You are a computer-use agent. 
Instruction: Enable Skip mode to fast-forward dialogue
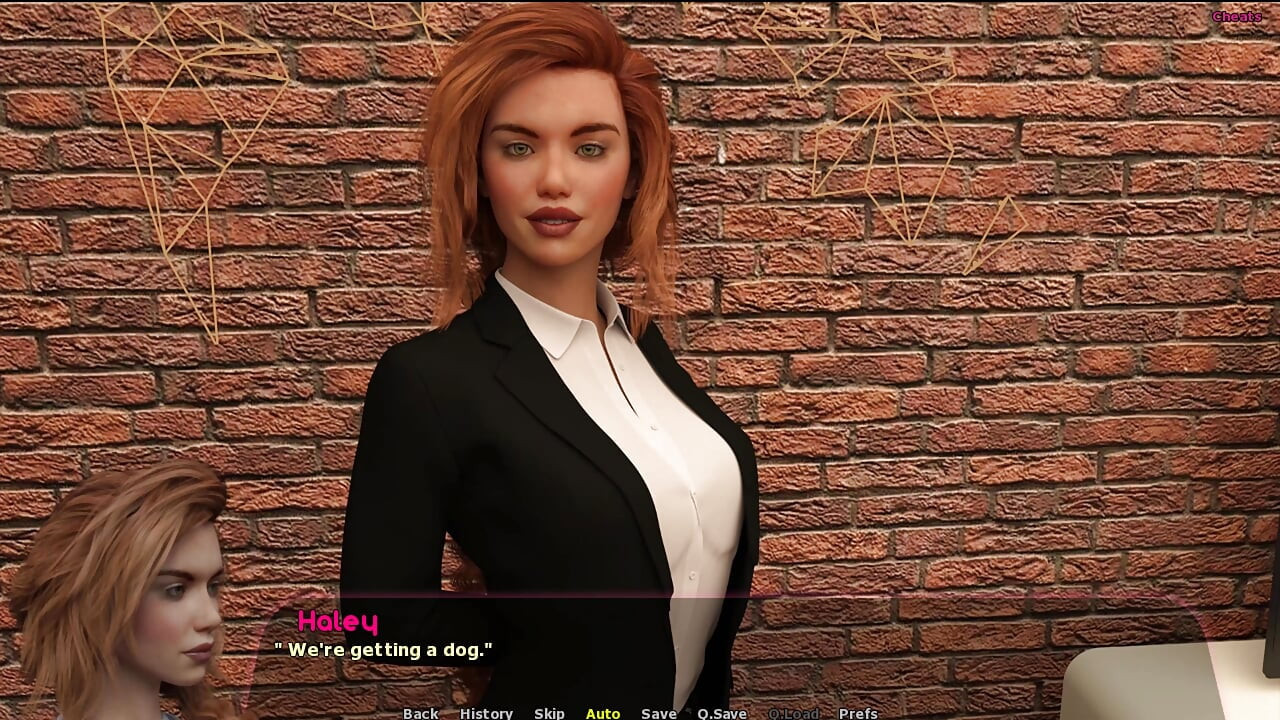(549, 714)
